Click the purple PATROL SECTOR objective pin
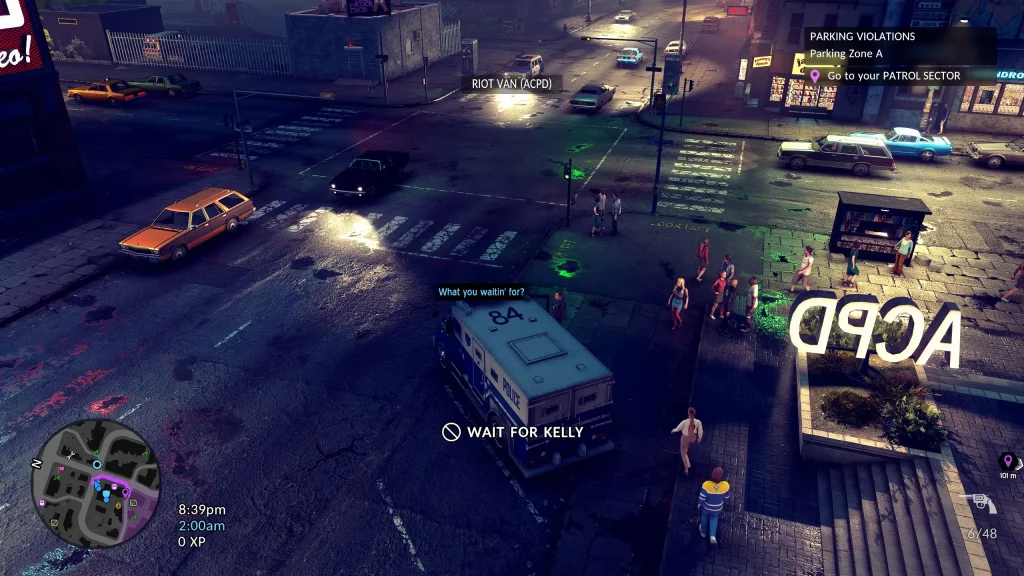This screenshot has width=1024, height=576. 815,76
